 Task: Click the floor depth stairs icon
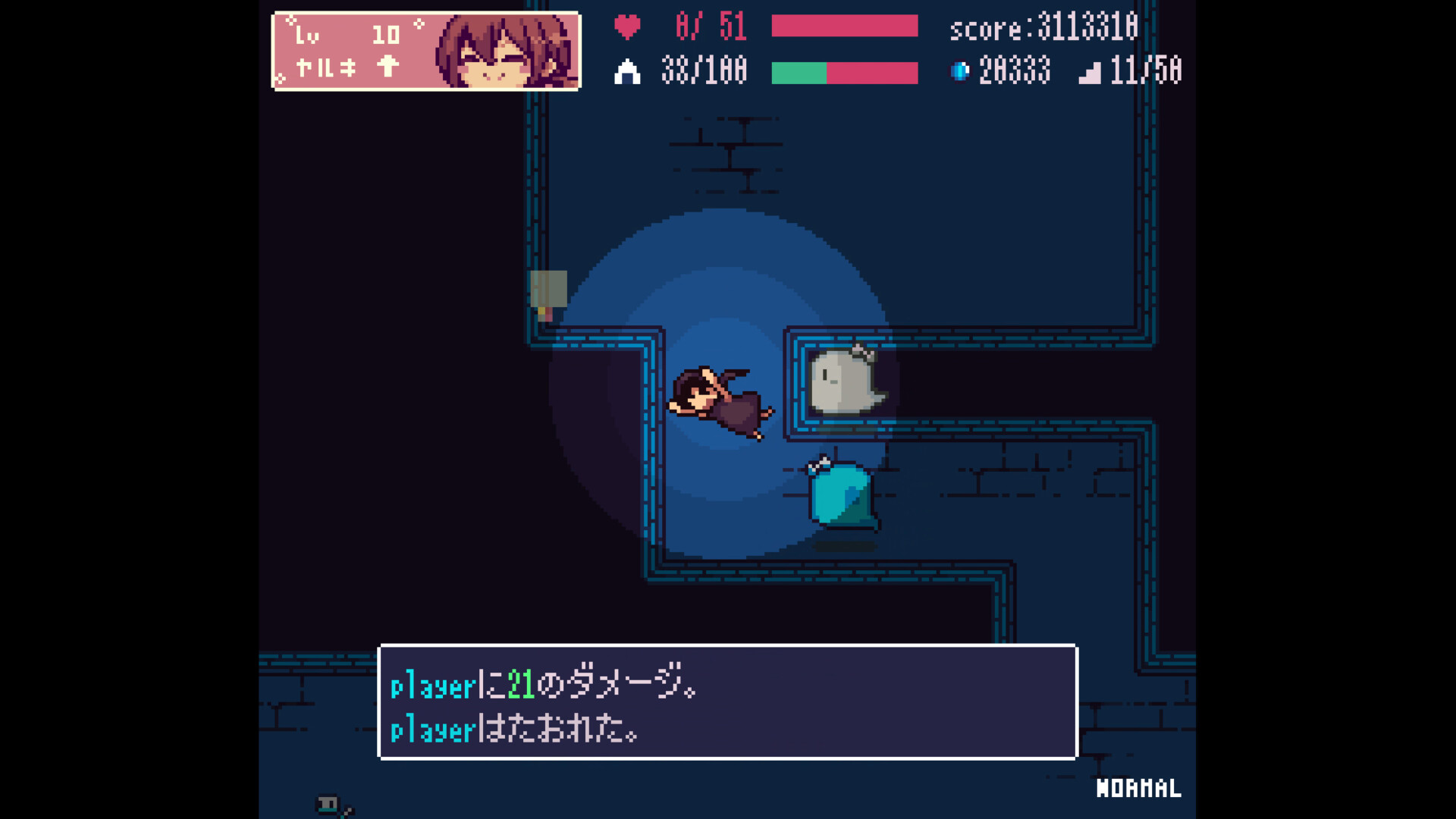[x=1090, y=71]
